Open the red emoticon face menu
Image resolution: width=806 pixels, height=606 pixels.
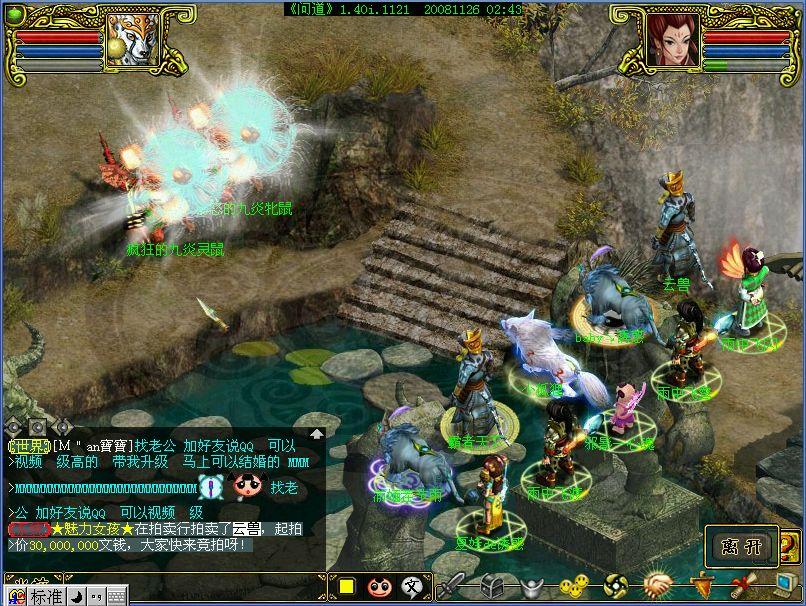click(379, 587)
